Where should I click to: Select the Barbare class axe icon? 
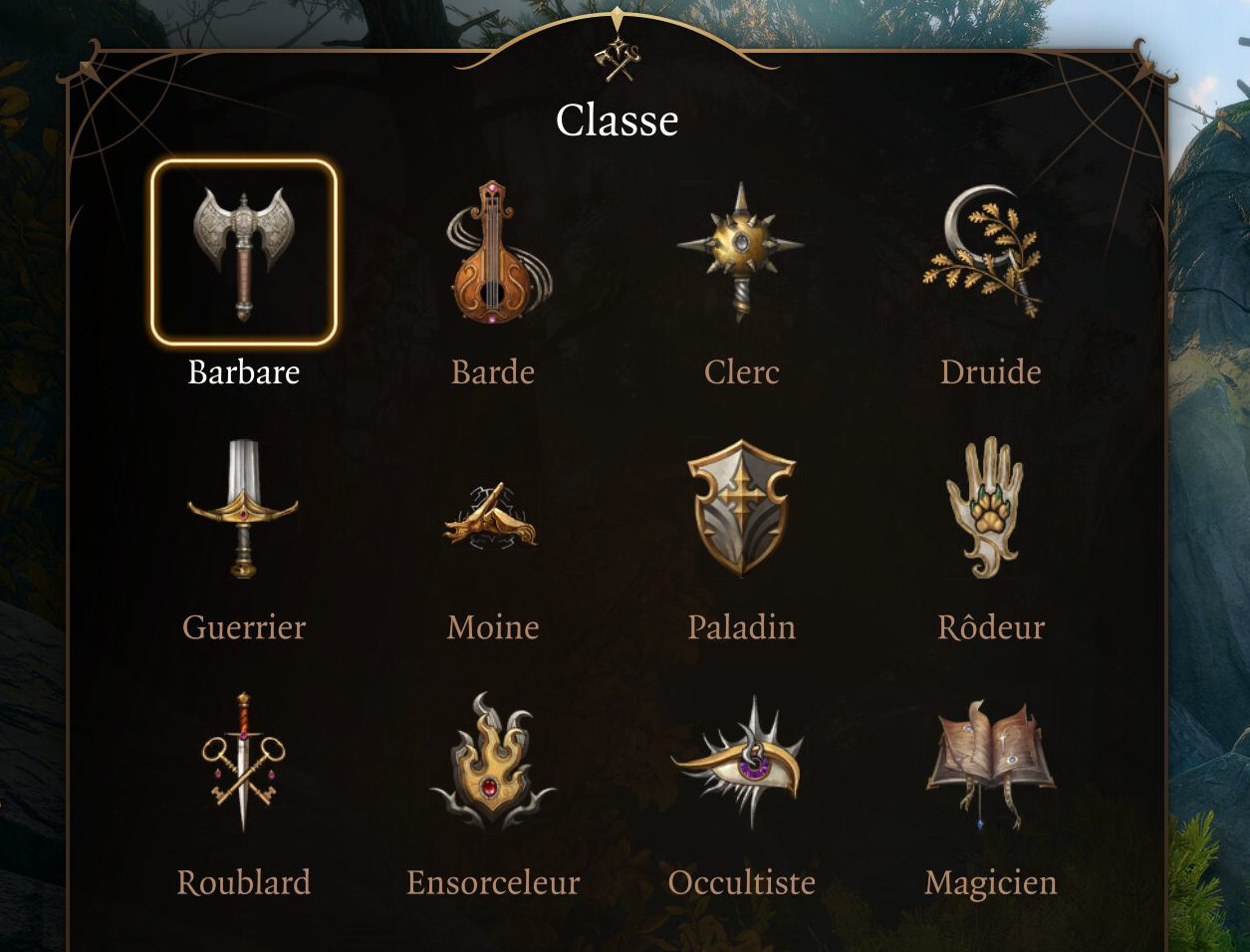(244, 252)
